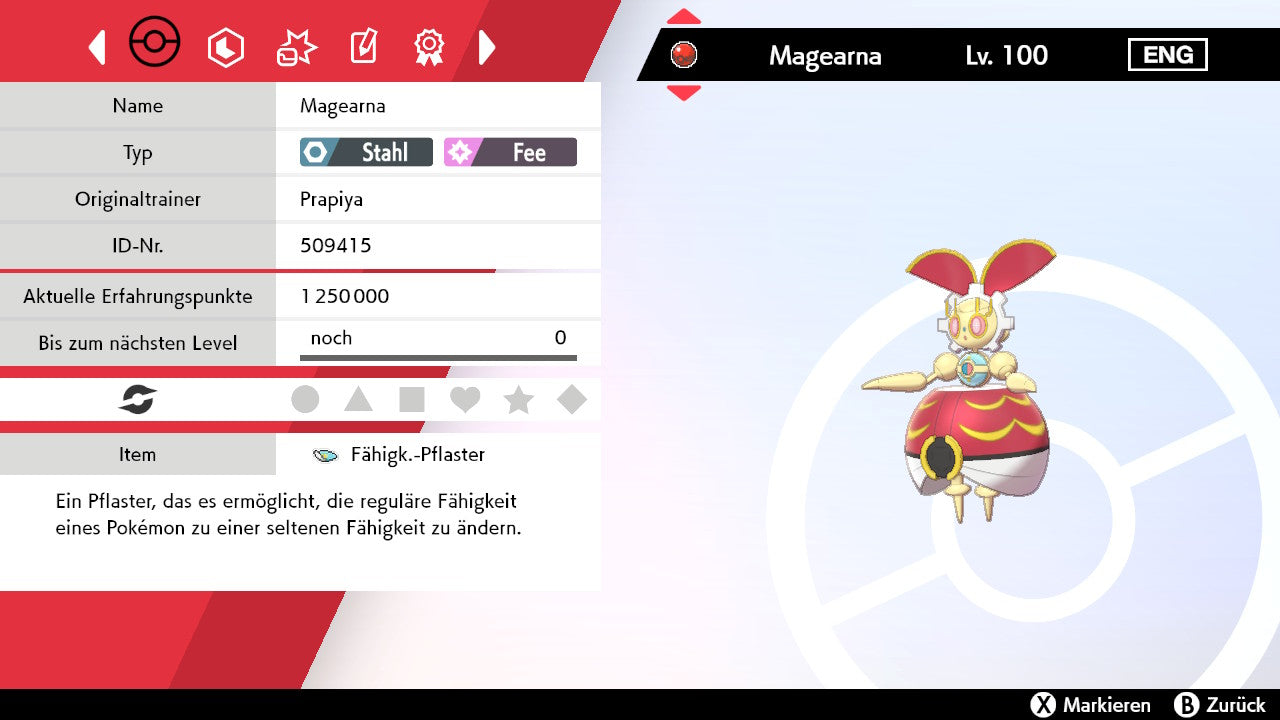The image size is (1280, 720).
Task: Click the ENG language tag
Action: pos(1167,55)
